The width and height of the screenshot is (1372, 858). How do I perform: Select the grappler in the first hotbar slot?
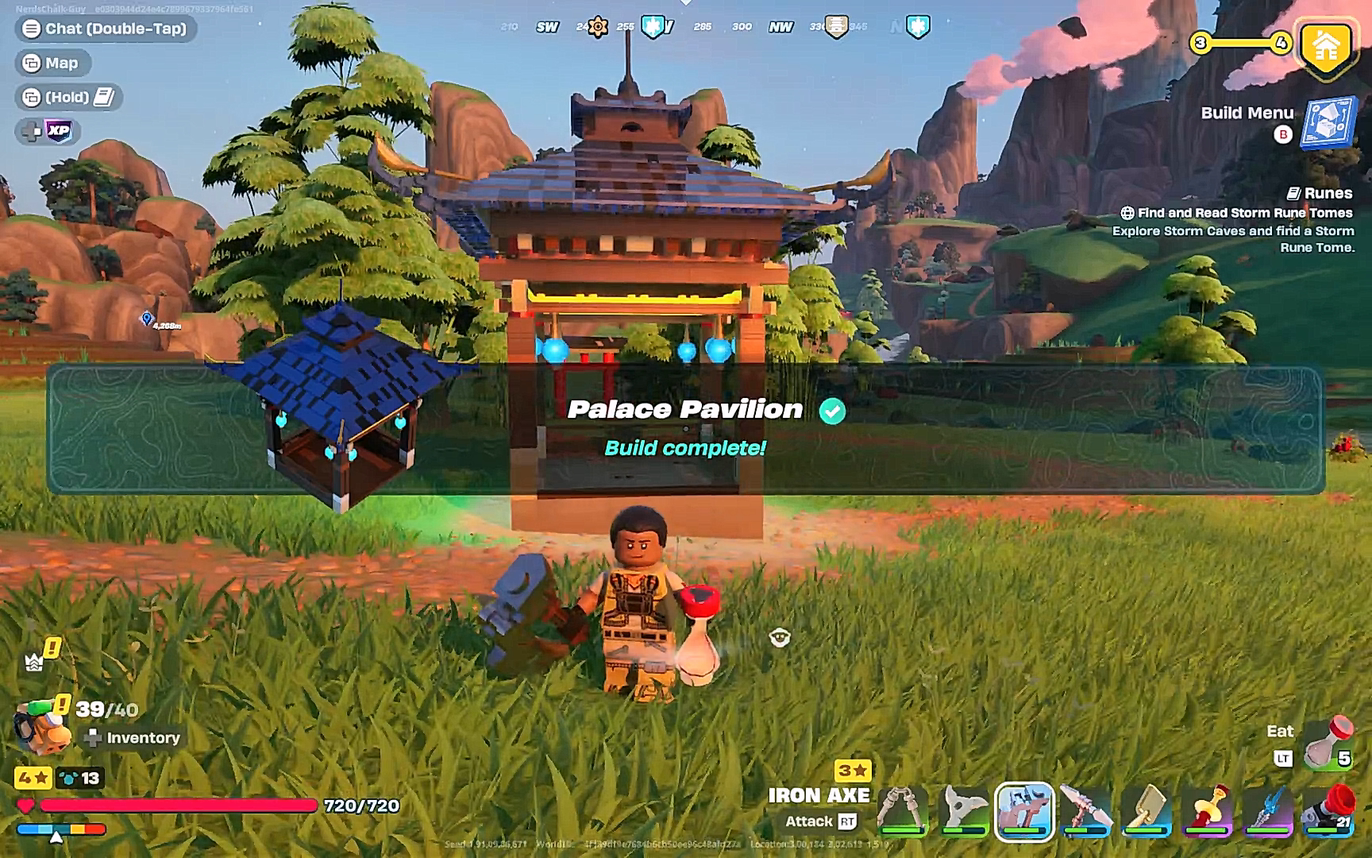898,810
